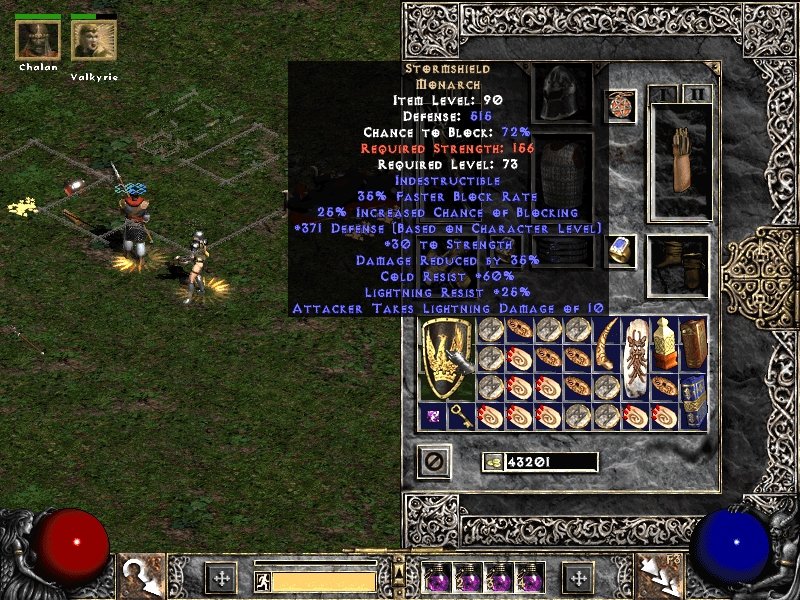Switch to weapon set II tab
800x600 pixels.
tap(696, 95)
